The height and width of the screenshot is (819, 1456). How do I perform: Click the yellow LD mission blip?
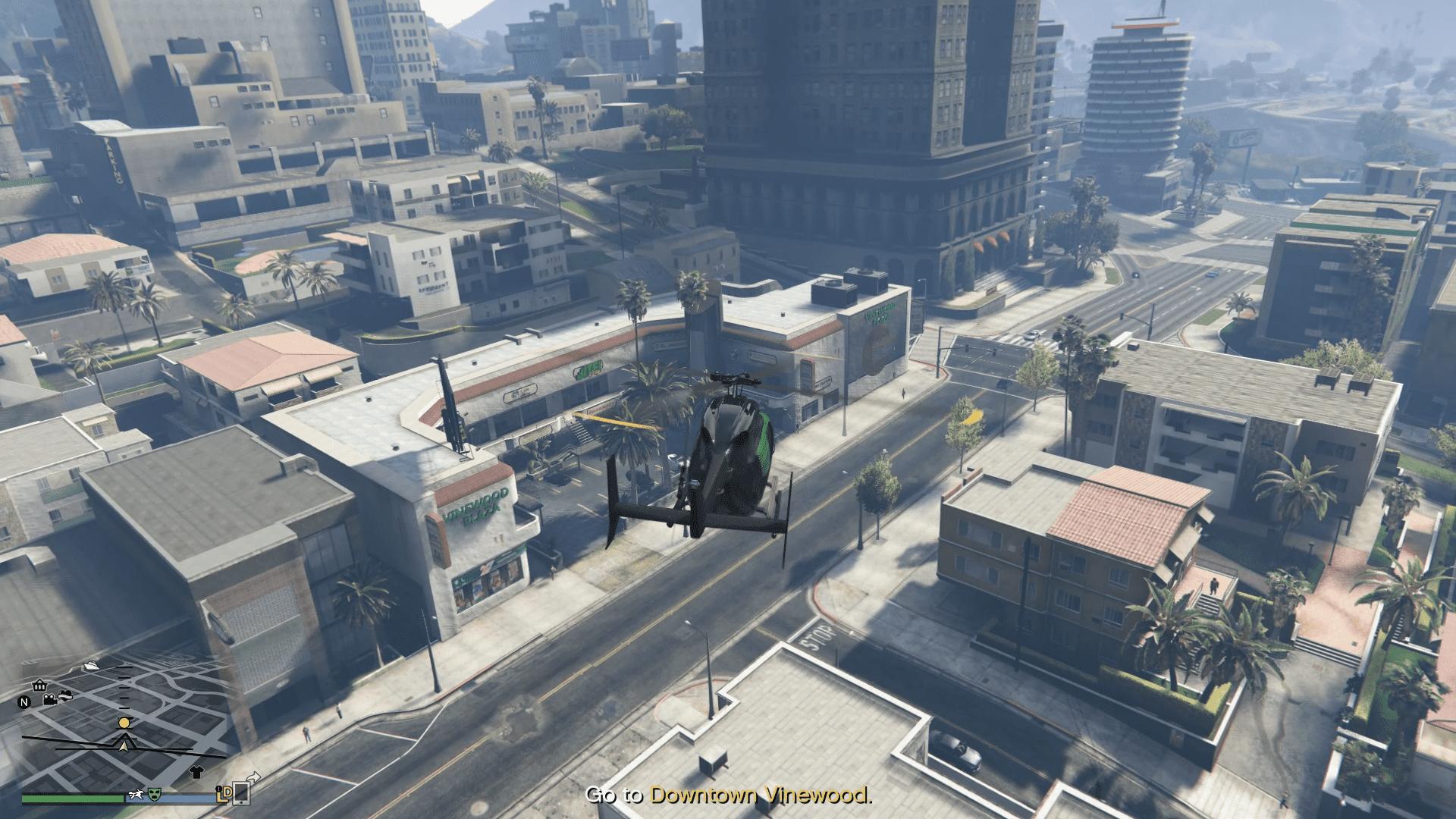[223, 795]
